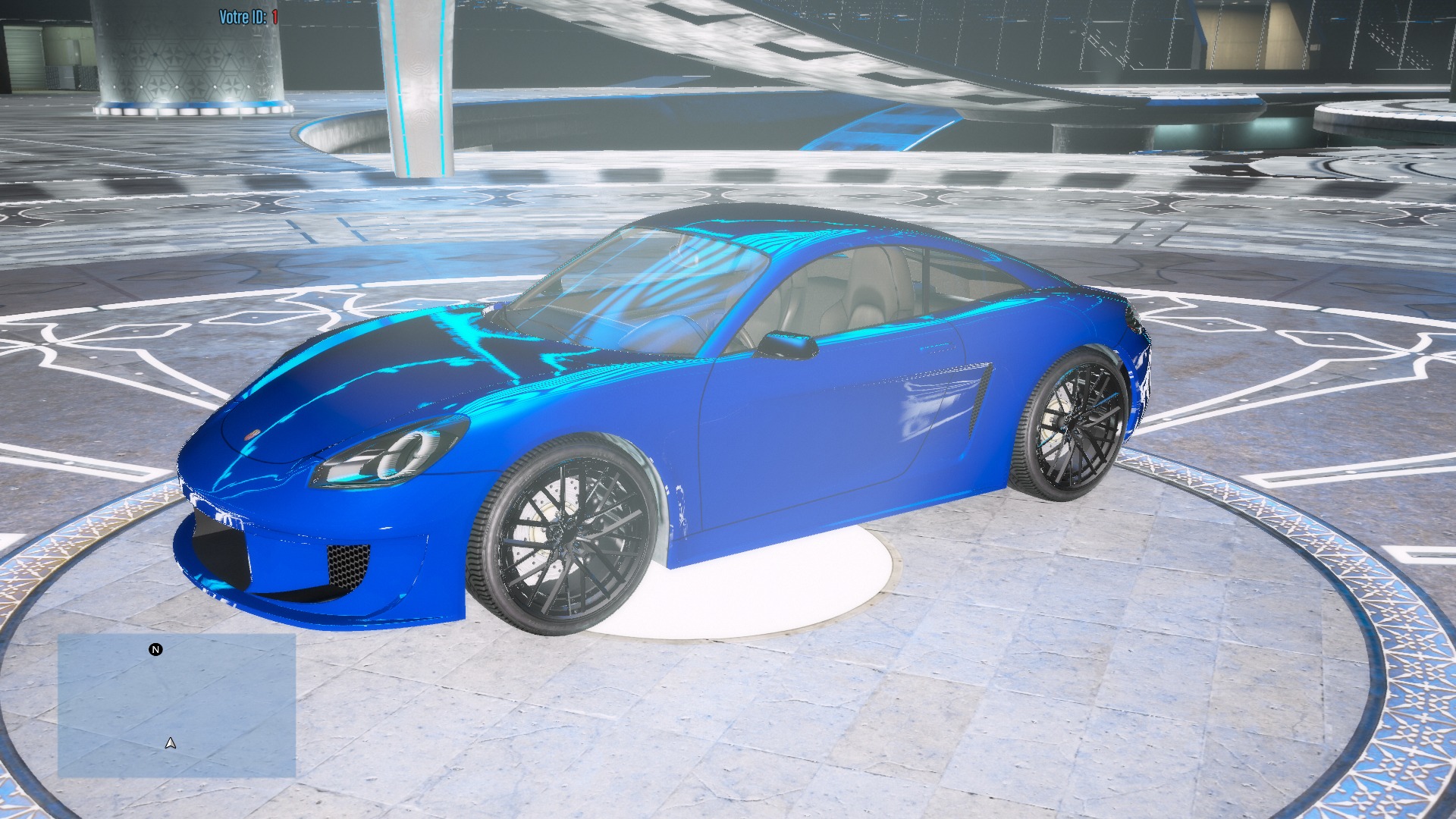Click the north compass marker on minimap
The height and width of the screenshot is (819, 1456).
tap(155, 650)
